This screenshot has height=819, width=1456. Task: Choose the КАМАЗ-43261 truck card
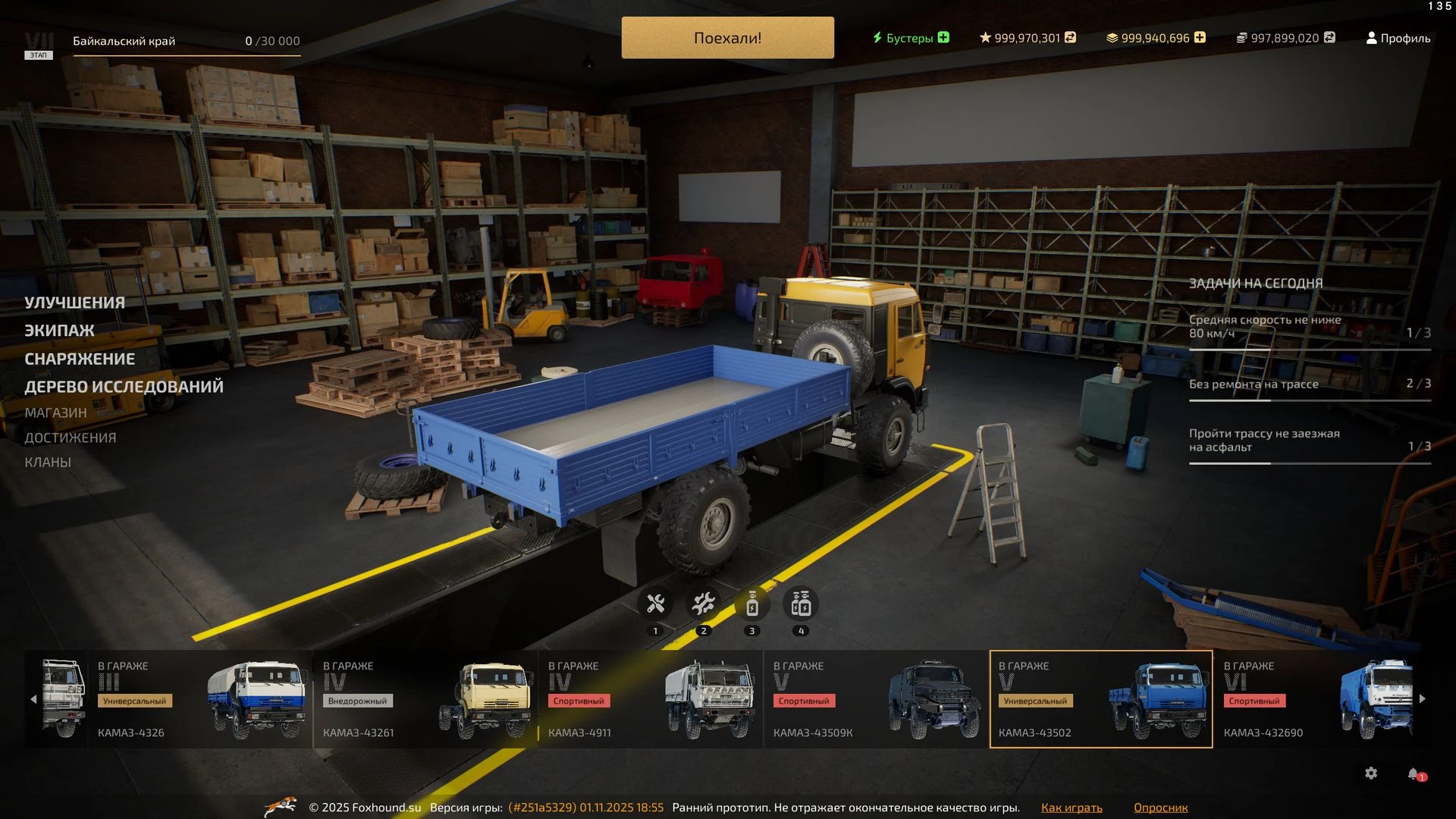(x=425, y=699)
